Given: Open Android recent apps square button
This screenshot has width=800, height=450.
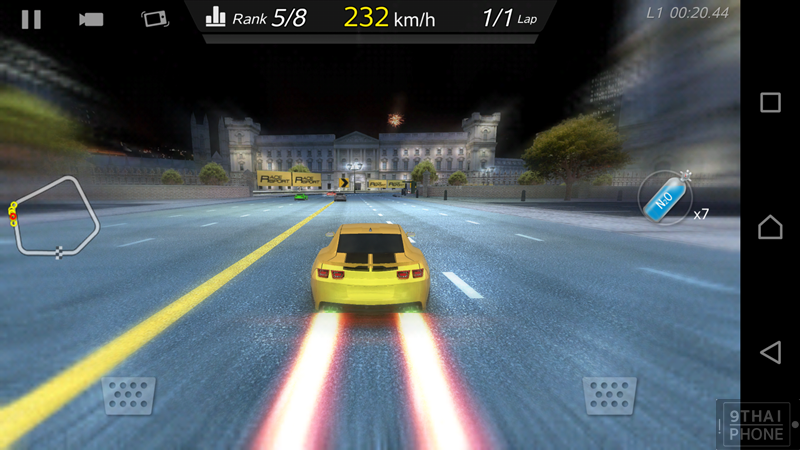Looking at the screenshot, I should [770, 102].
